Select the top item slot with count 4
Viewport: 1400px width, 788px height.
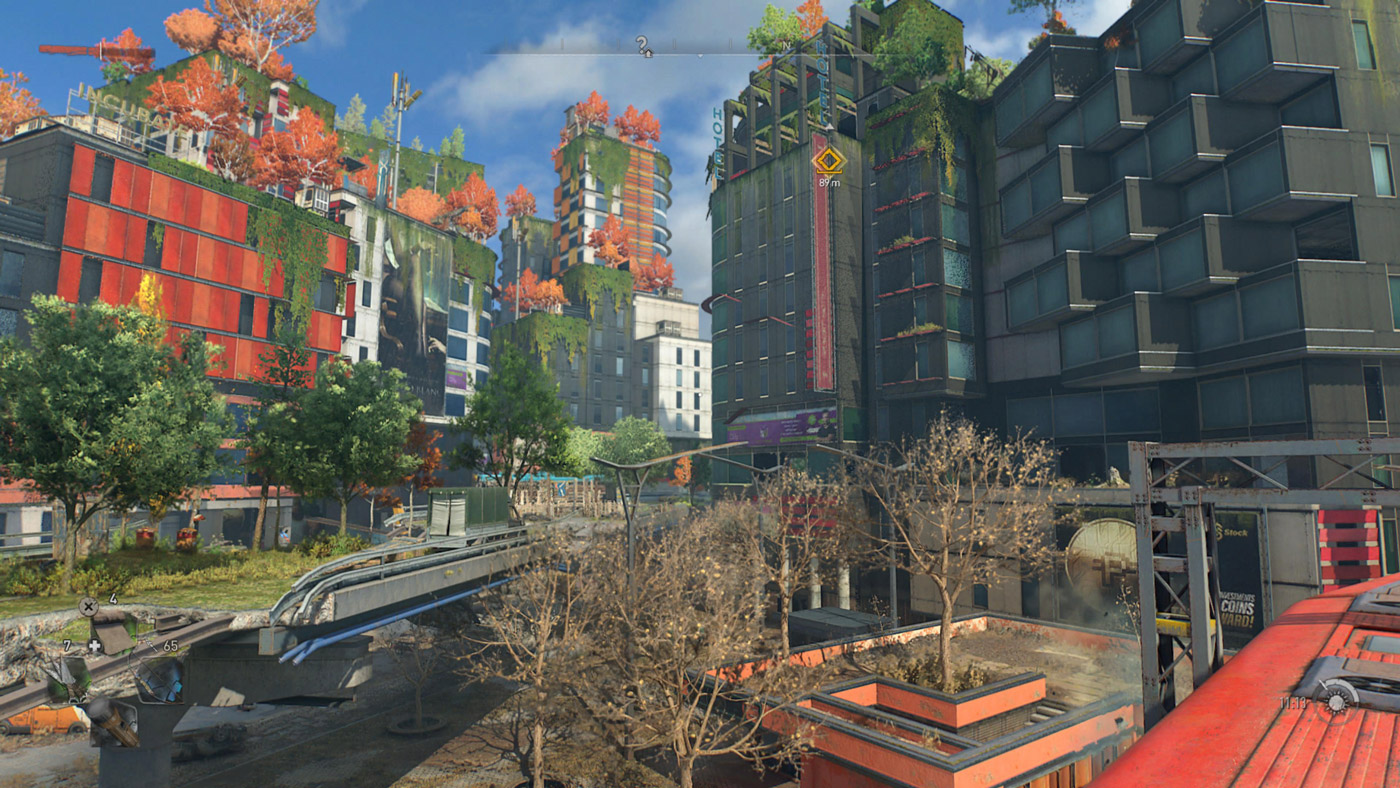point(112,632)
